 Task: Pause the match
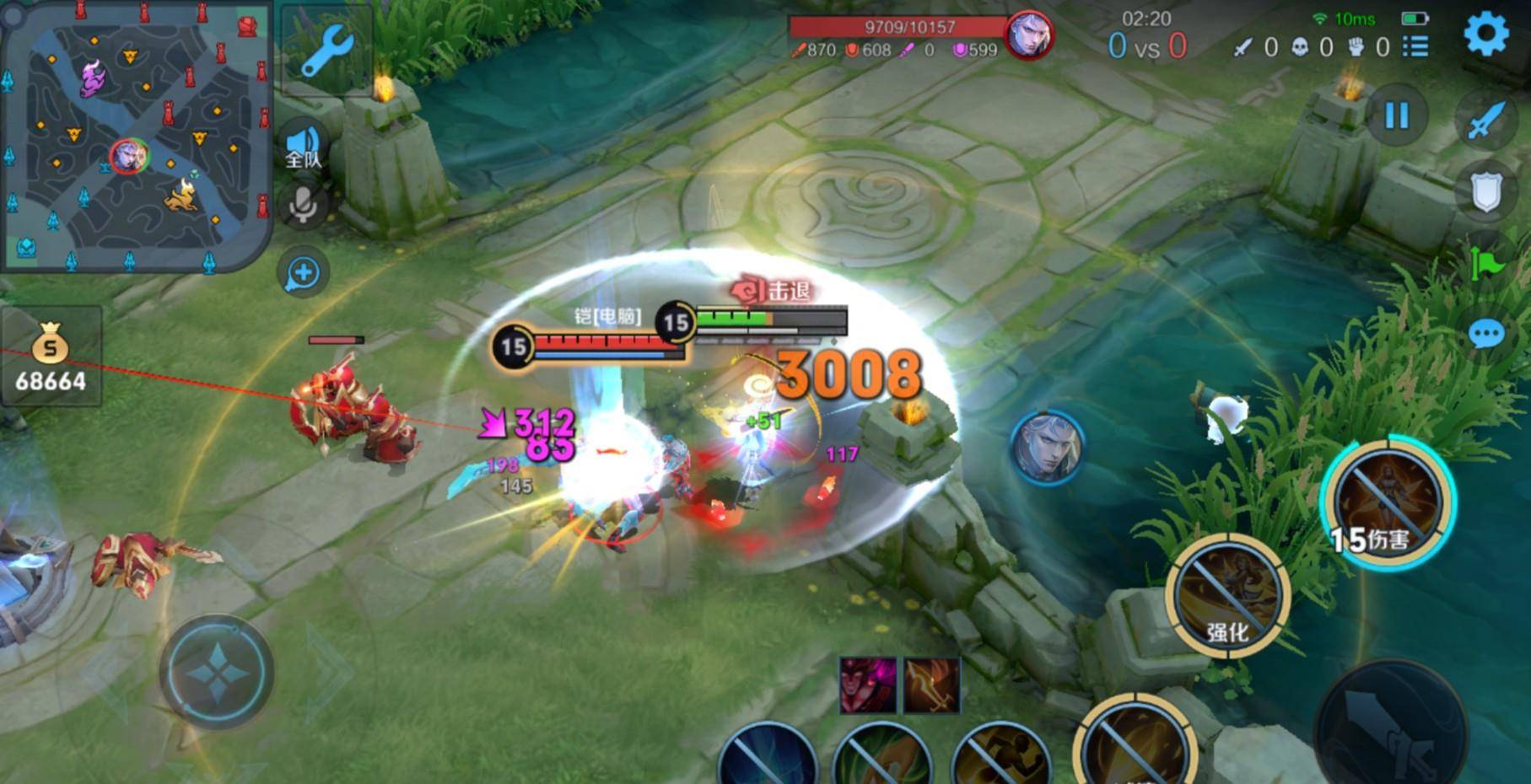1396,115
